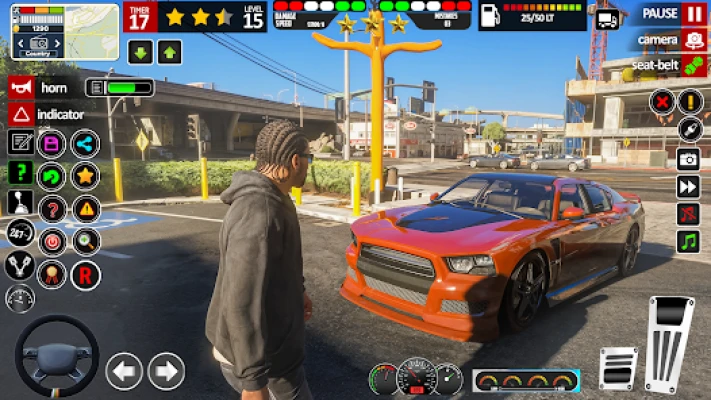This screenshot has width=711, height=400.
Task: Click the red X circle icon
Action: pos(661,101)
